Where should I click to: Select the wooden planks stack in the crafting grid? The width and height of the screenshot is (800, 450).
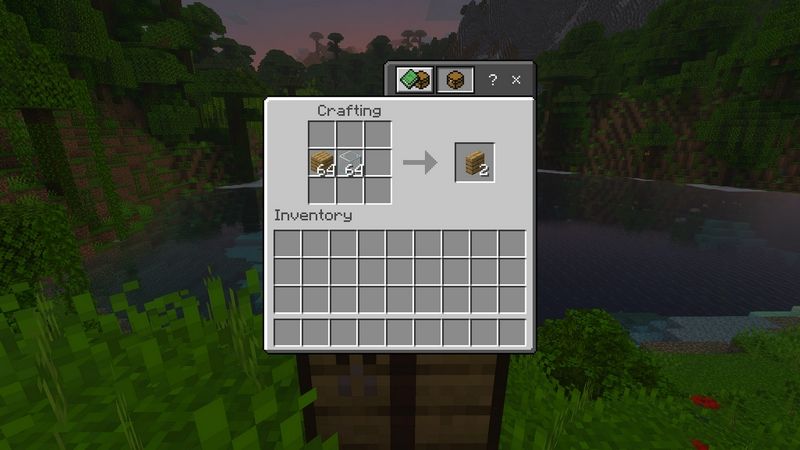click(x=322, y=163)
